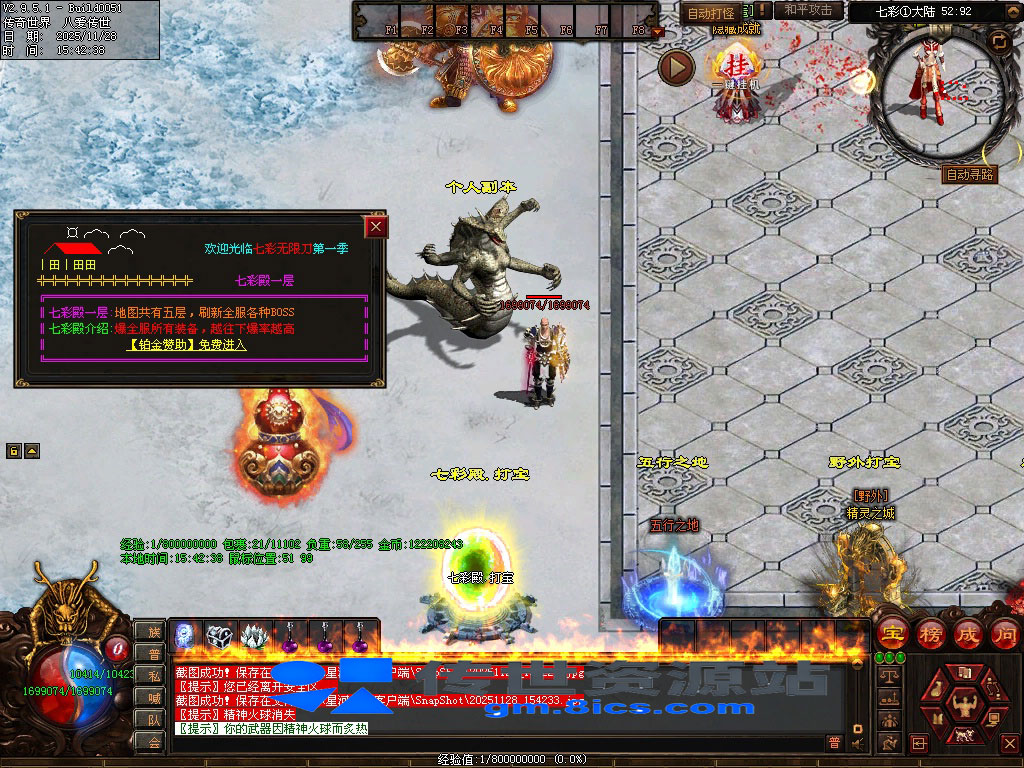
Task: Click the balance scales trade icon
Action: coord(888,676)
